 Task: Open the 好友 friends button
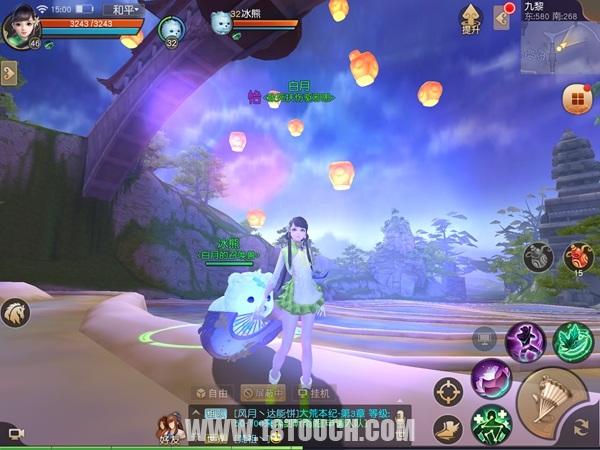coord(168,430)
